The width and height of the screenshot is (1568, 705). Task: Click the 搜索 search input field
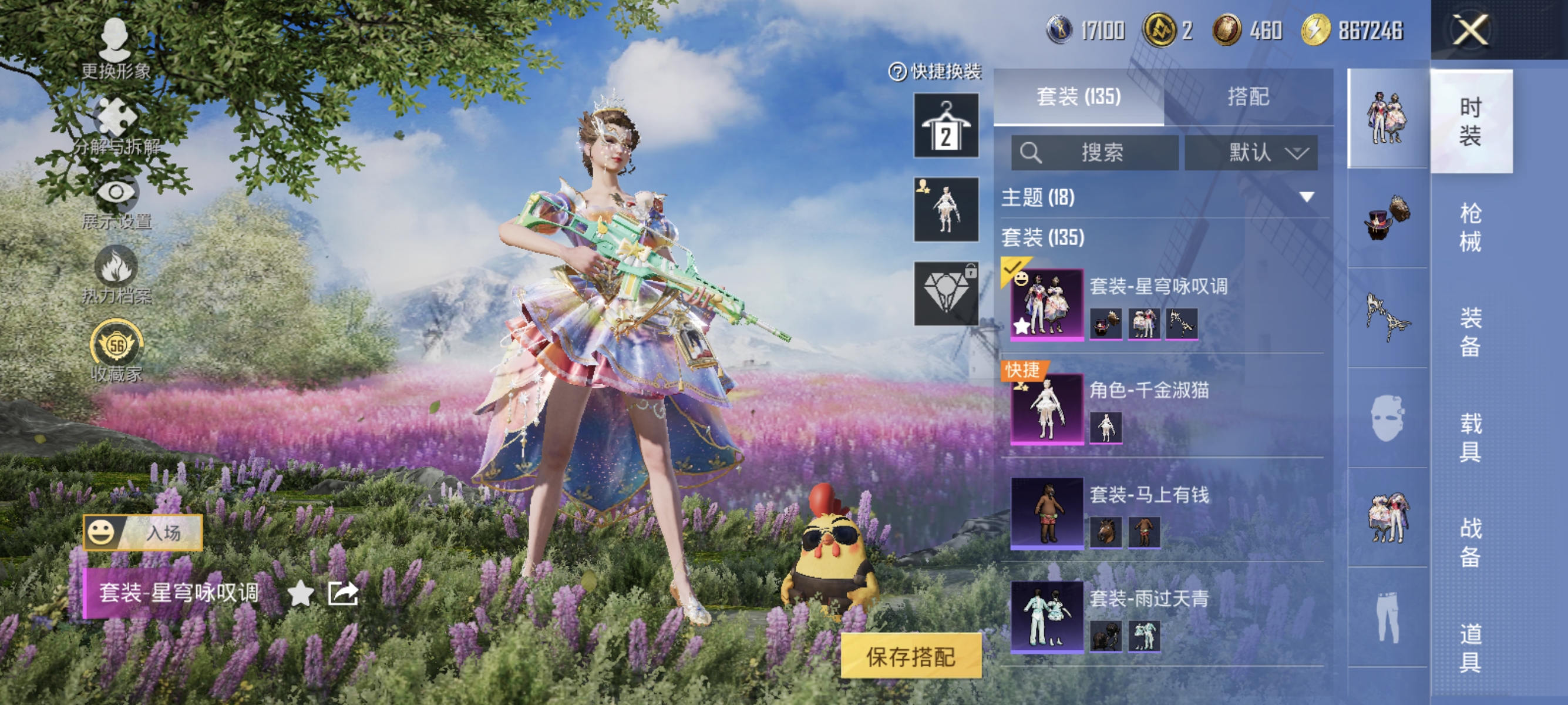(x=1096, y=153)
